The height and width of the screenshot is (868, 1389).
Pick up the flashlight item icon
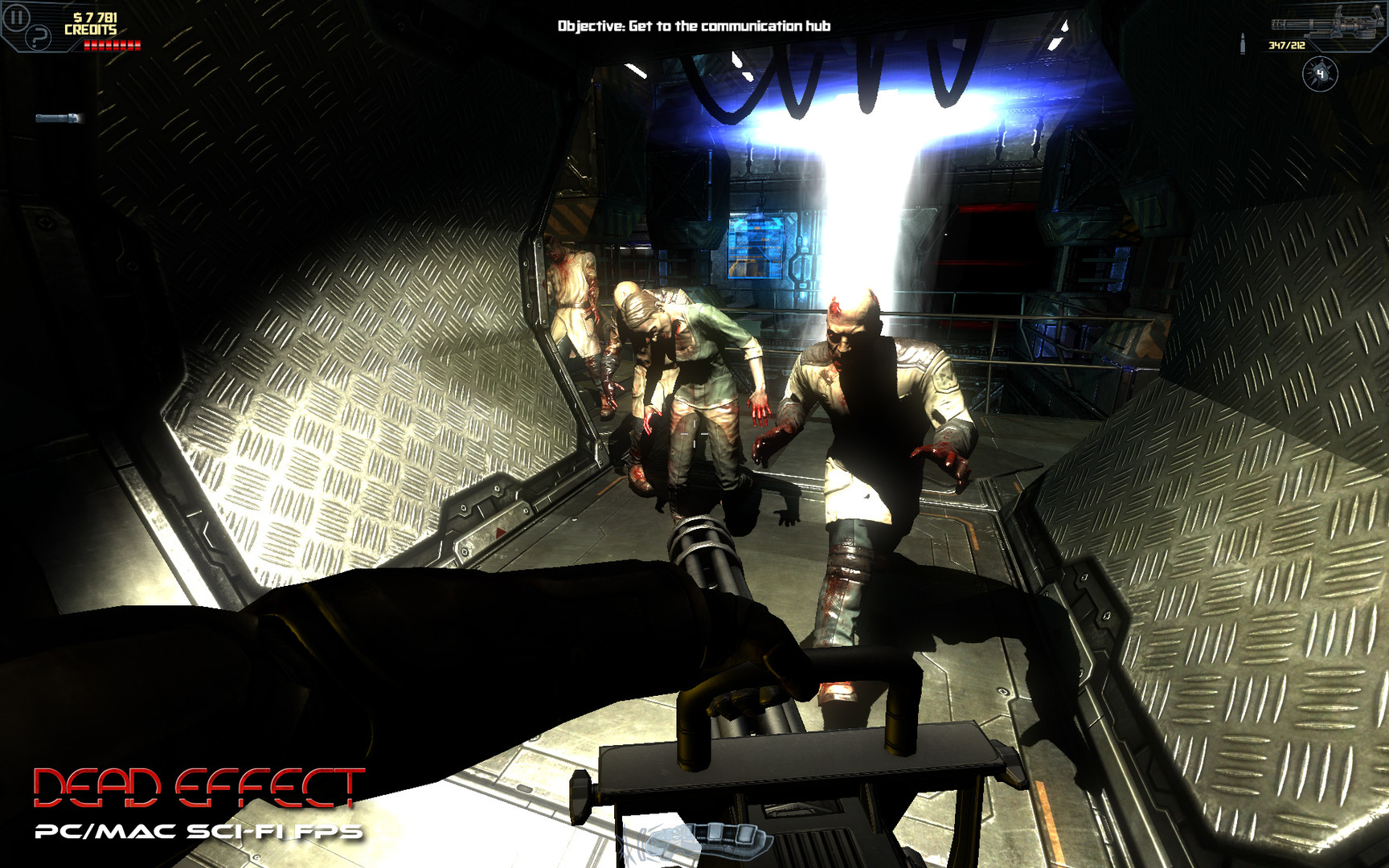tap(56, 118)
